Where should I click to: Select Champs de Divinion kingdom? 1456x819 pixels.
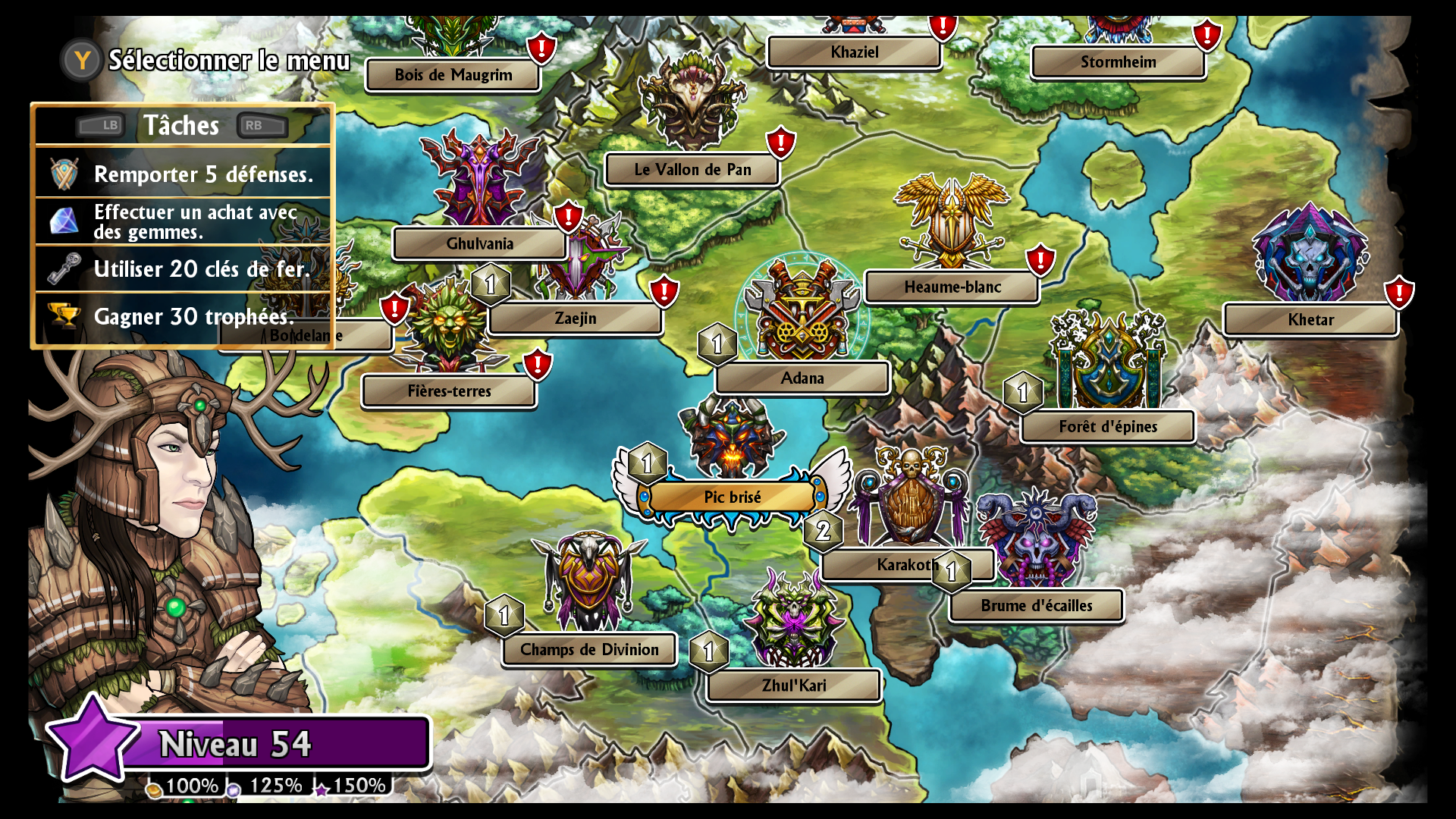[589, 650]
